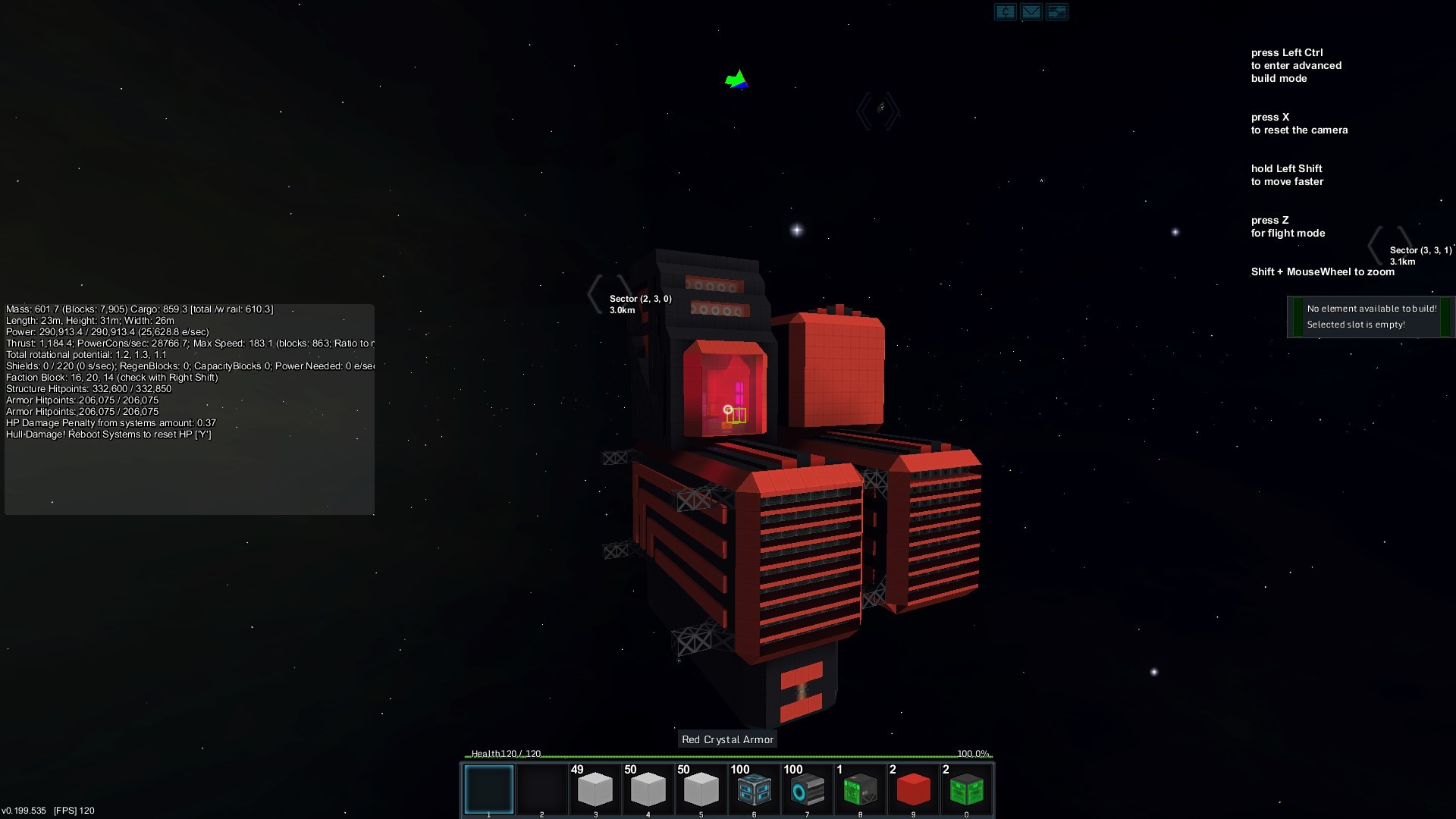Choose the white block in hotbar slot 4

(x=648, y=789)
